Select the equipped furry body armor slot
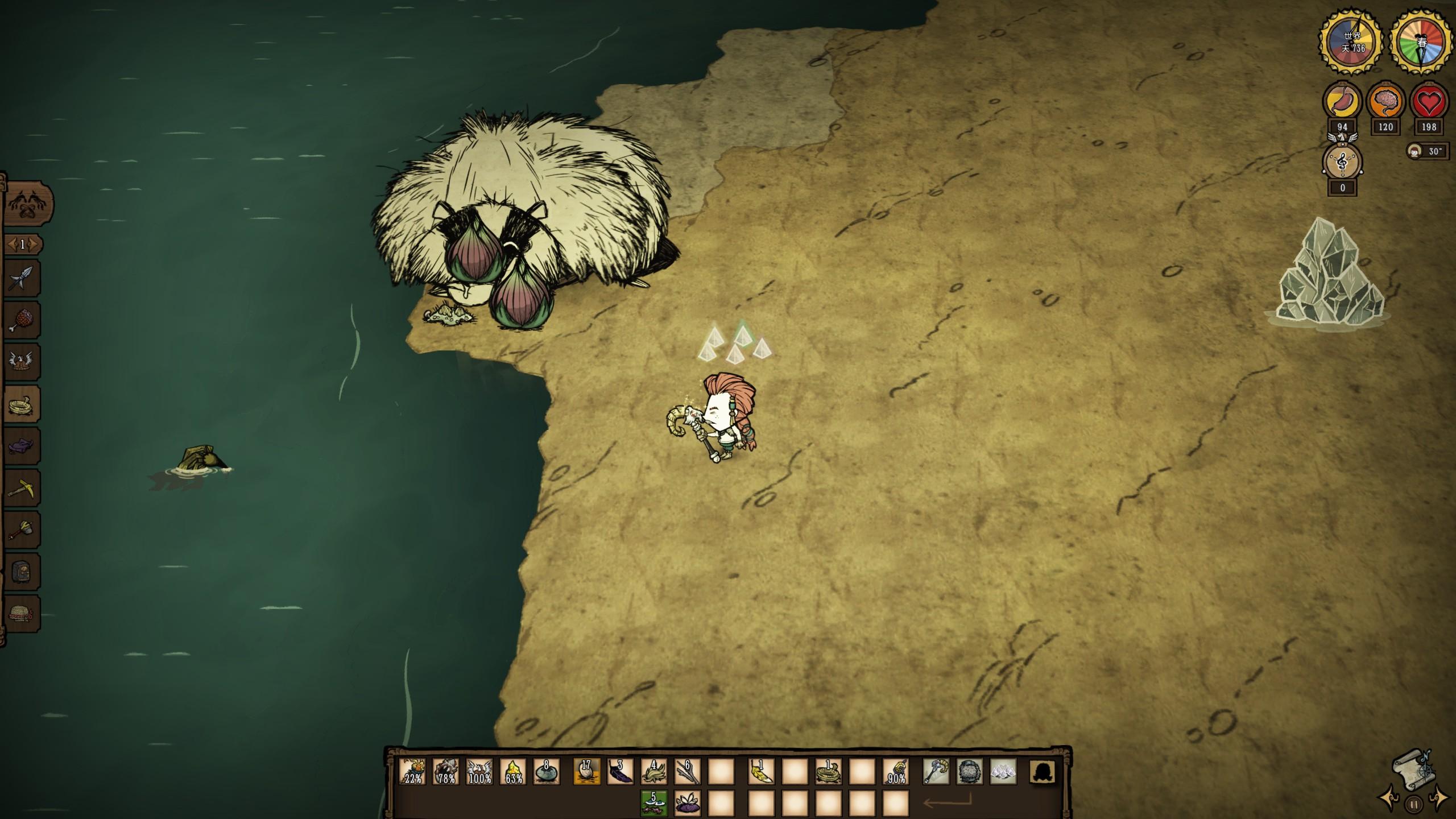Viewport: 1456px width, 819px height. pos(969,772)
